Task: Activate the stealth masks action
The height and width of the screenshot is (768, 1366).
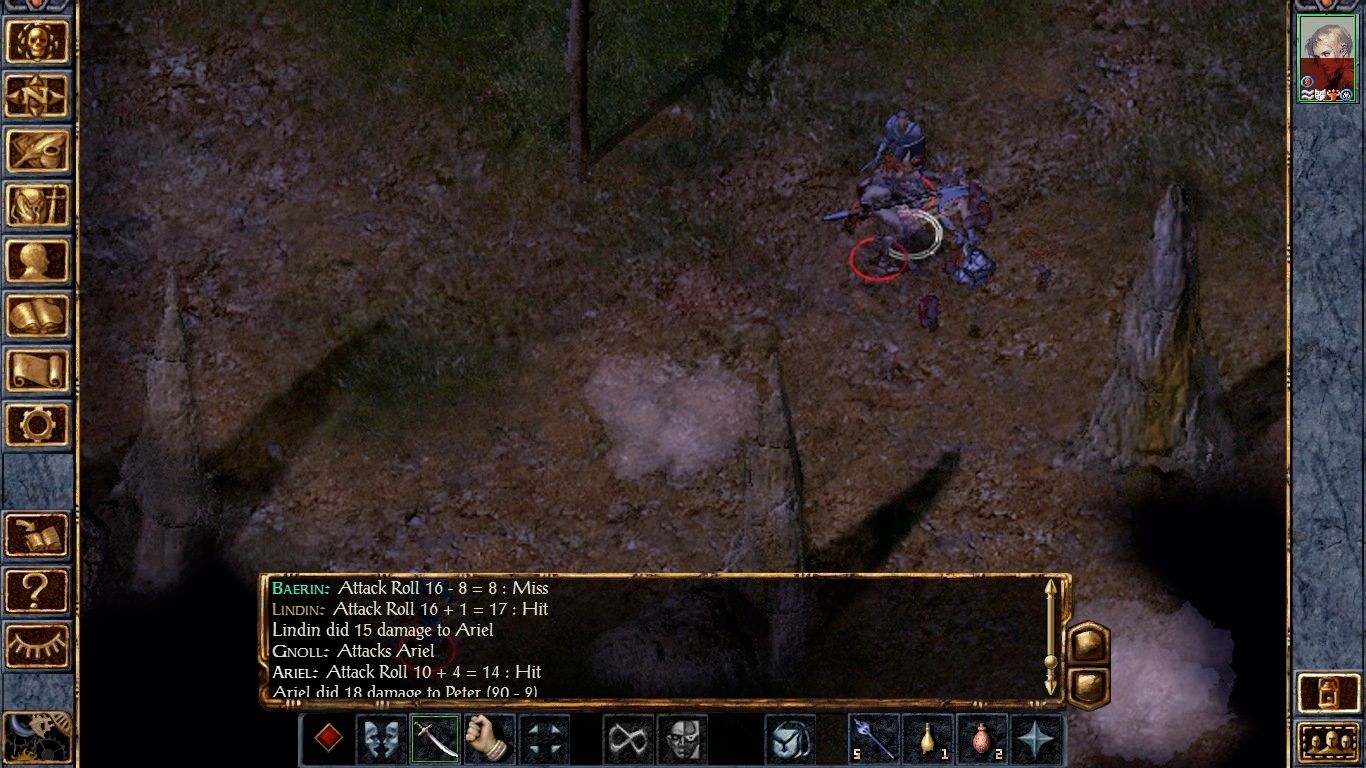Action: click(381, 739)
